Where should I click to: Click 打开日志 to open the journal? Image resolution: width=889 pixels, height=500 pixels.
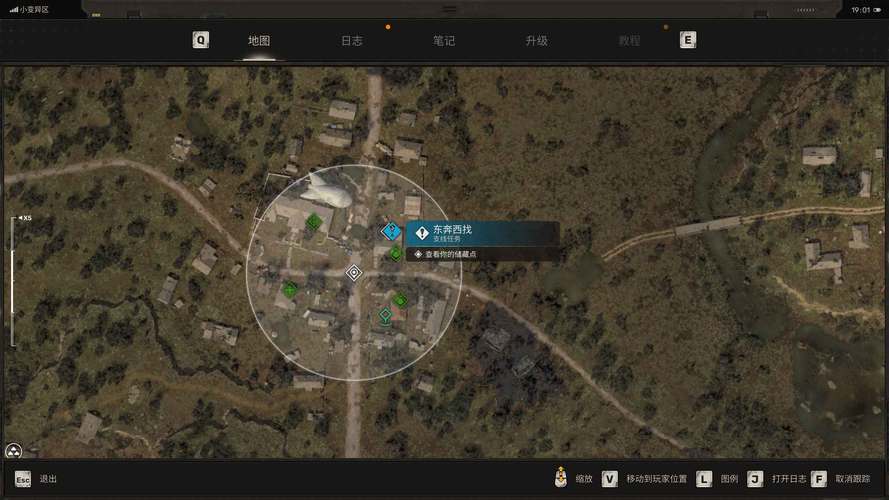click(788, 479)
